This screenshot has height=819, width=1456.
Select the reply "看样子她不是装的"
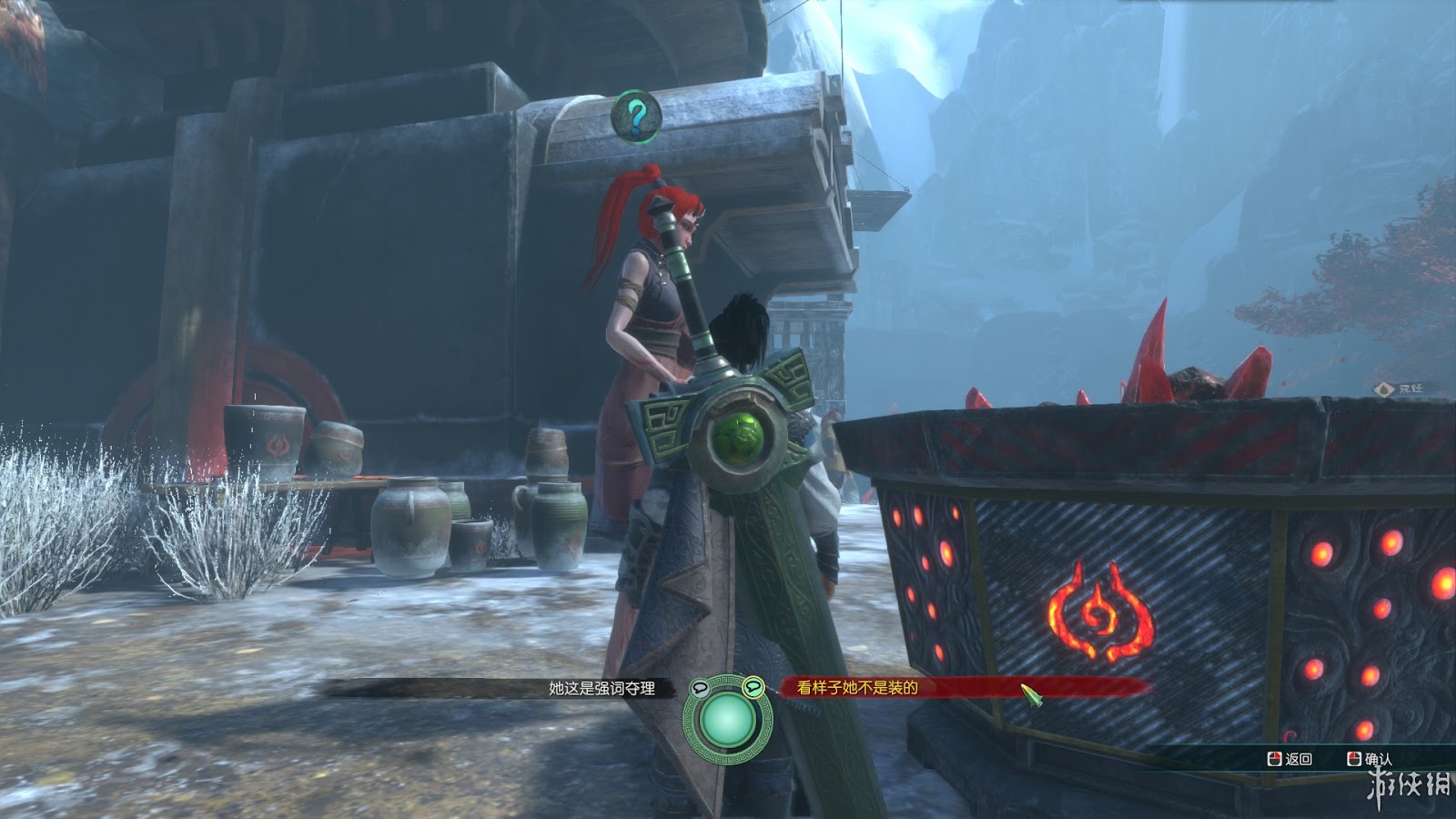coord(857,689)
